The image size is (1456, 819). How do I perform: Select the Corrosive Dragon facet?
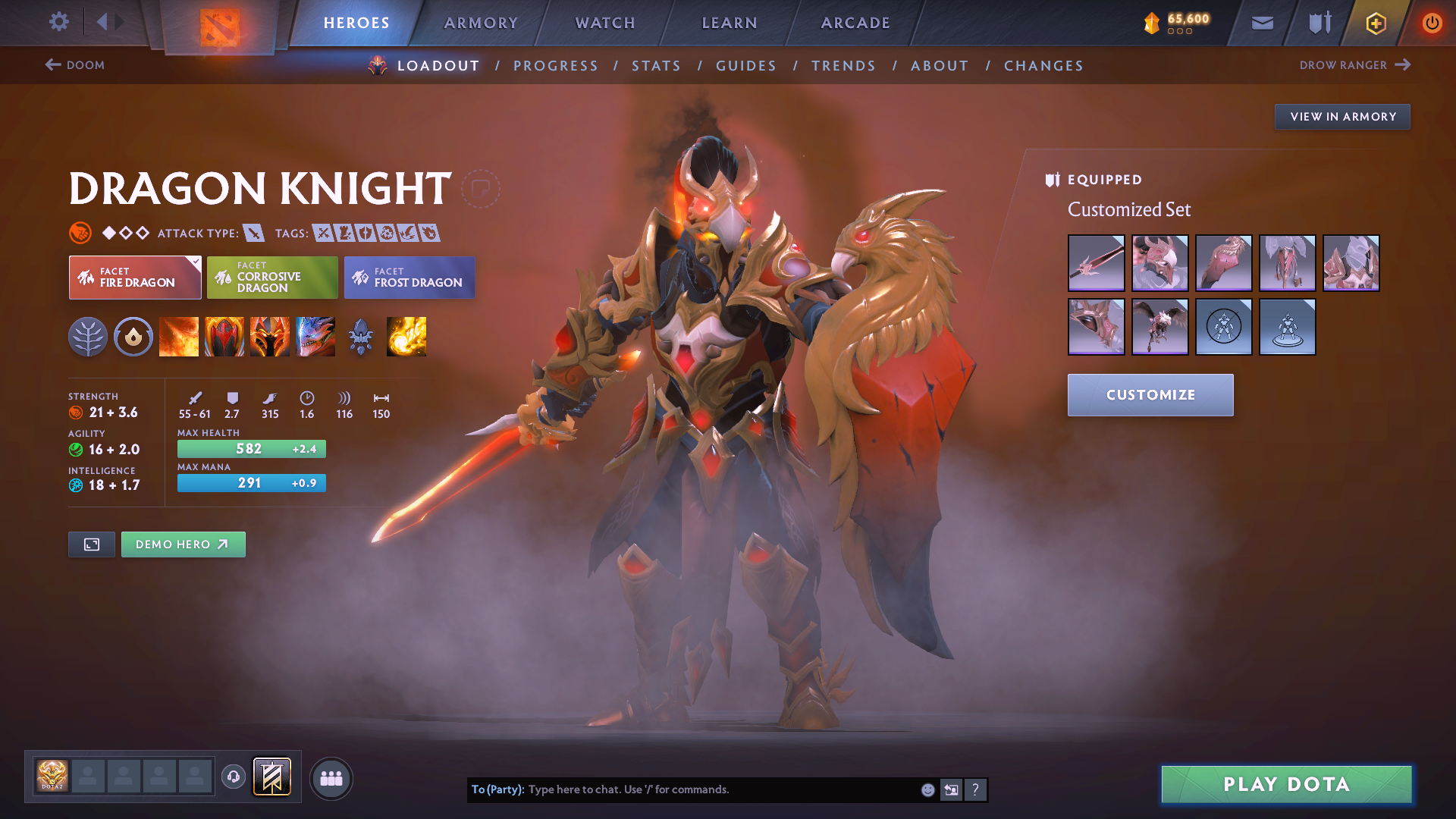[x=271, y=277]
